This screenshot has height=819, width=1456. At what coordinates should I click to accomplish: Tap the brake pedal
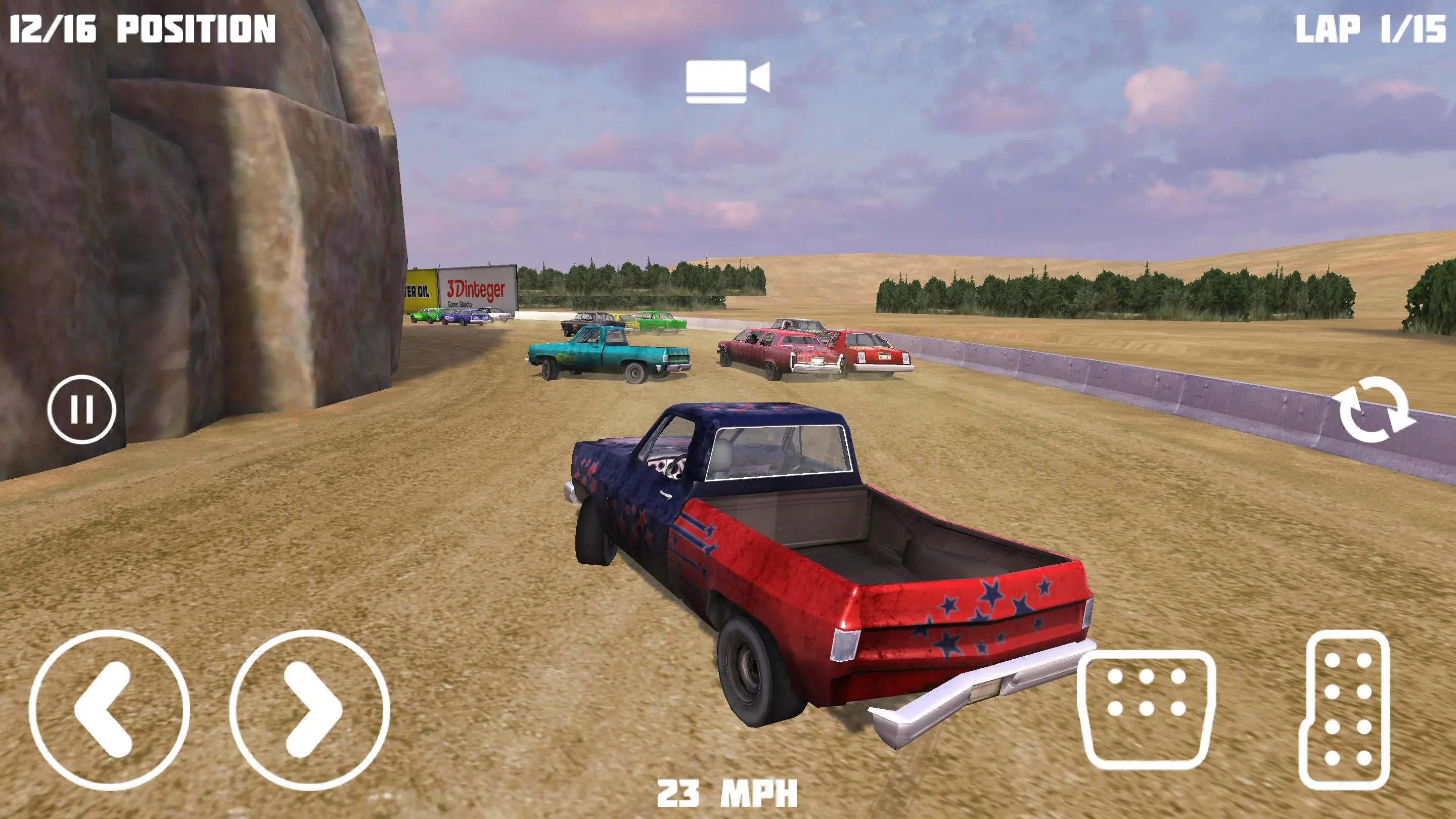click(1146, 709)
